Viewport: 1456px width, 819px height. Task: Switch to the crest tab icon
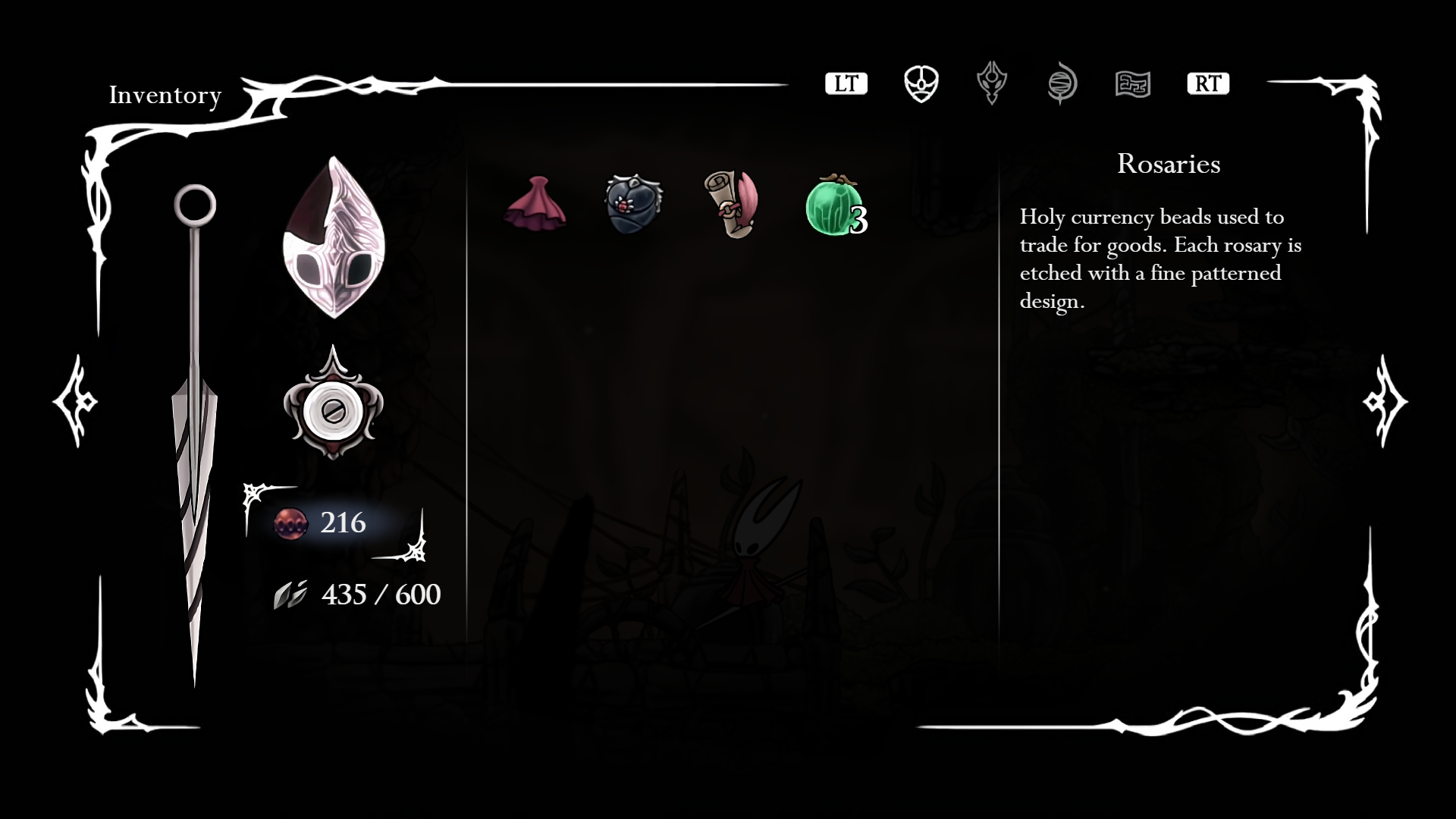coord(991,83)
